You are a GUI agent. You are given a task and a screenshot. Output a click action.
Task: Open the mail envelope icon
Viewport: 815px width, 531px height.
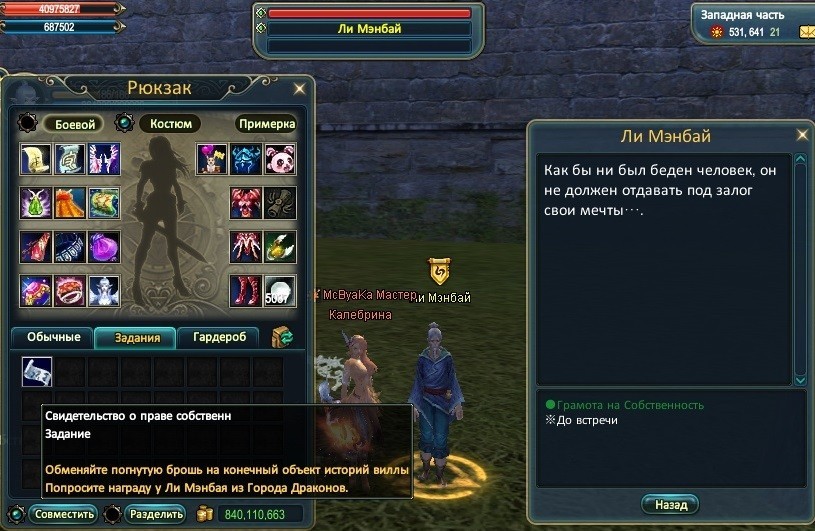click(x=806, y=32)
